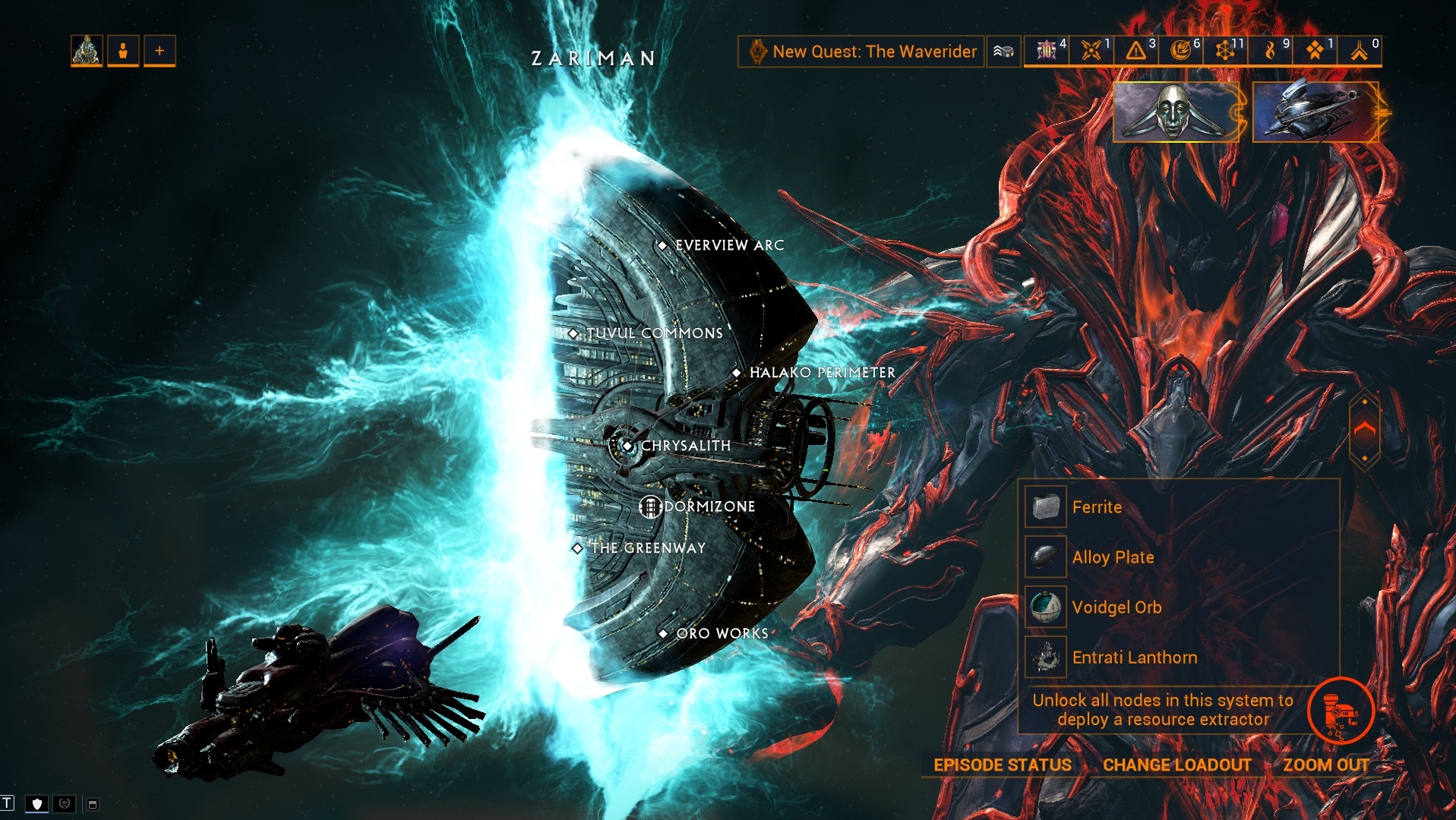Collapse the panel using the orange chevron arrow
This screenshot has height=820, width=1456.
1365,429
